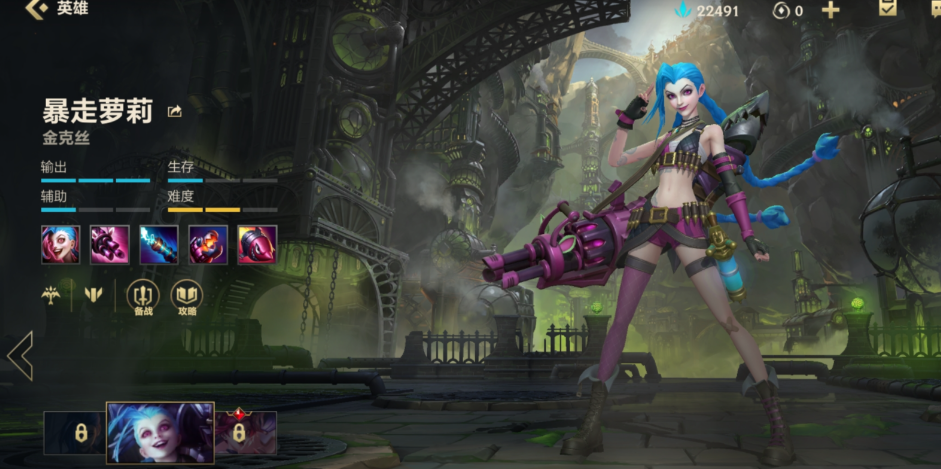Click the winged marksman role icon
This screenshot has height=469, width=941.
pos(51,295)
